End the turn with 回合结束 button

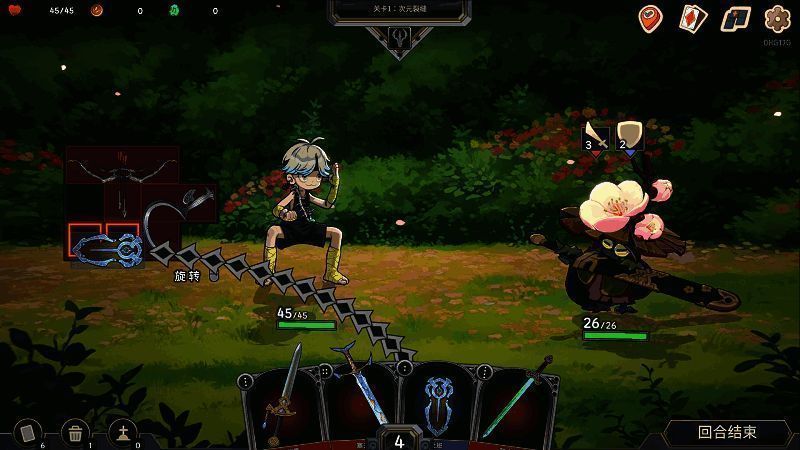[727, 432]
